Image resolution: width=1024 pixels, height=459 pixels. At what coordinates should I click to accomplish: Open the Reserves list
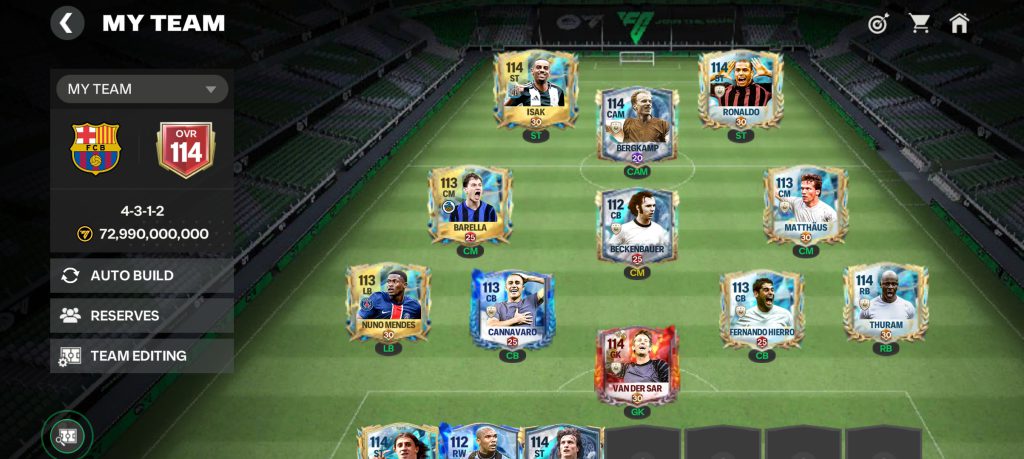[x=142, y=315]
